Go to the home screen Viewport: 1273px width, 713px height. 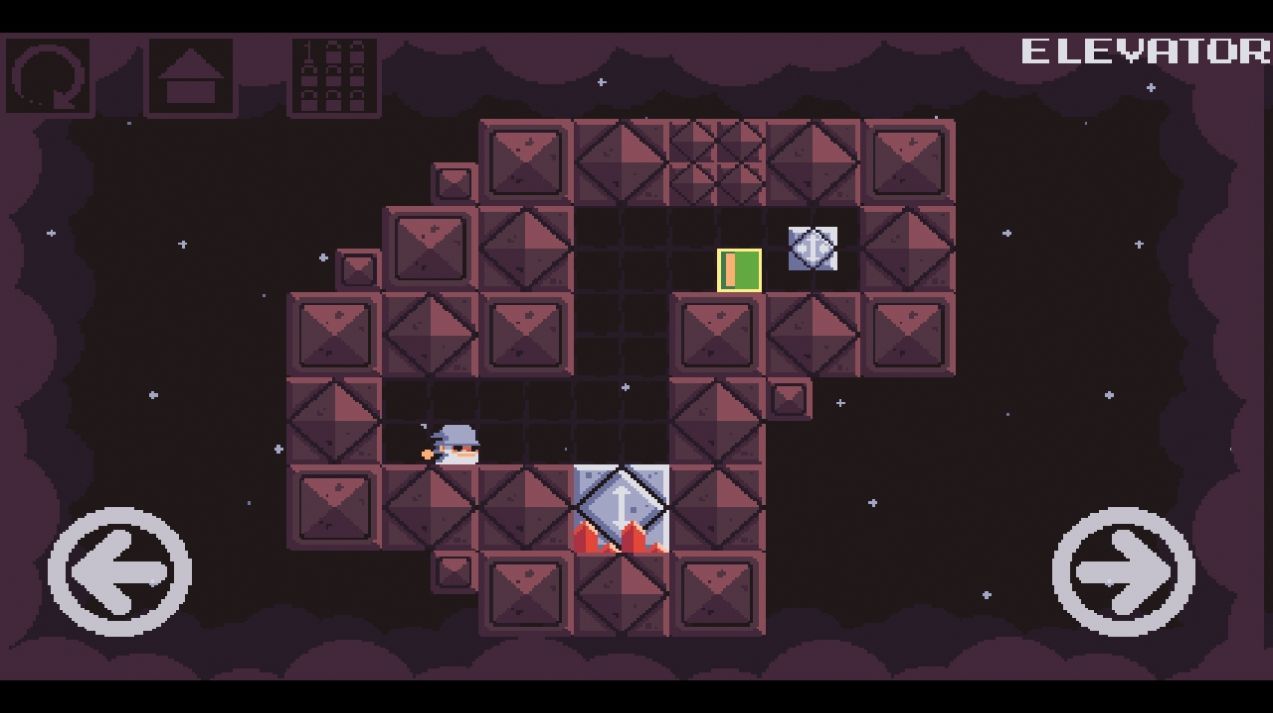coord(191,76)
